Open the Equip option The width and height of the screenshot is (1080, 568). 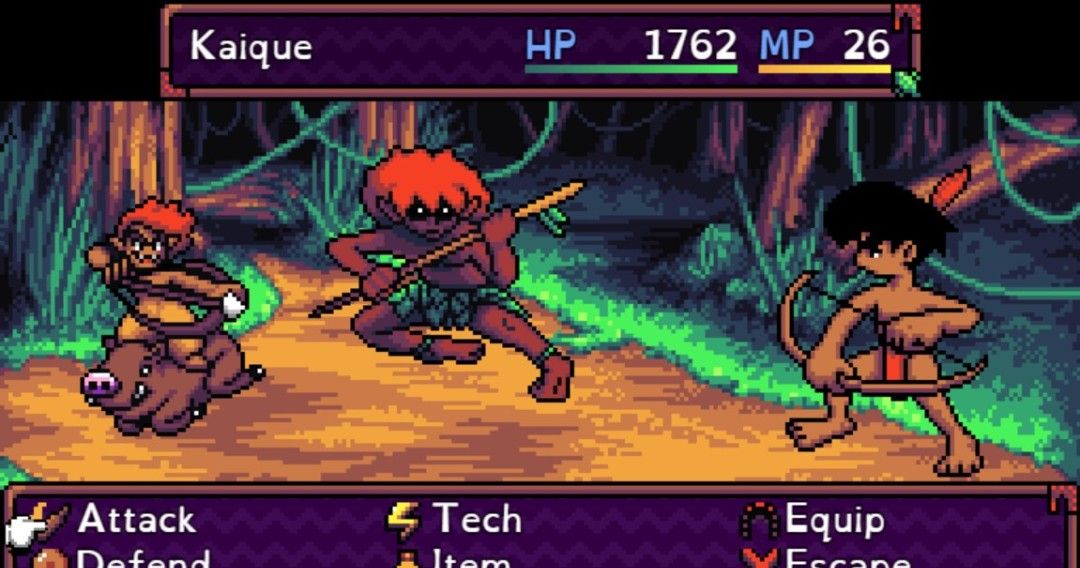[x=834, y=520]
